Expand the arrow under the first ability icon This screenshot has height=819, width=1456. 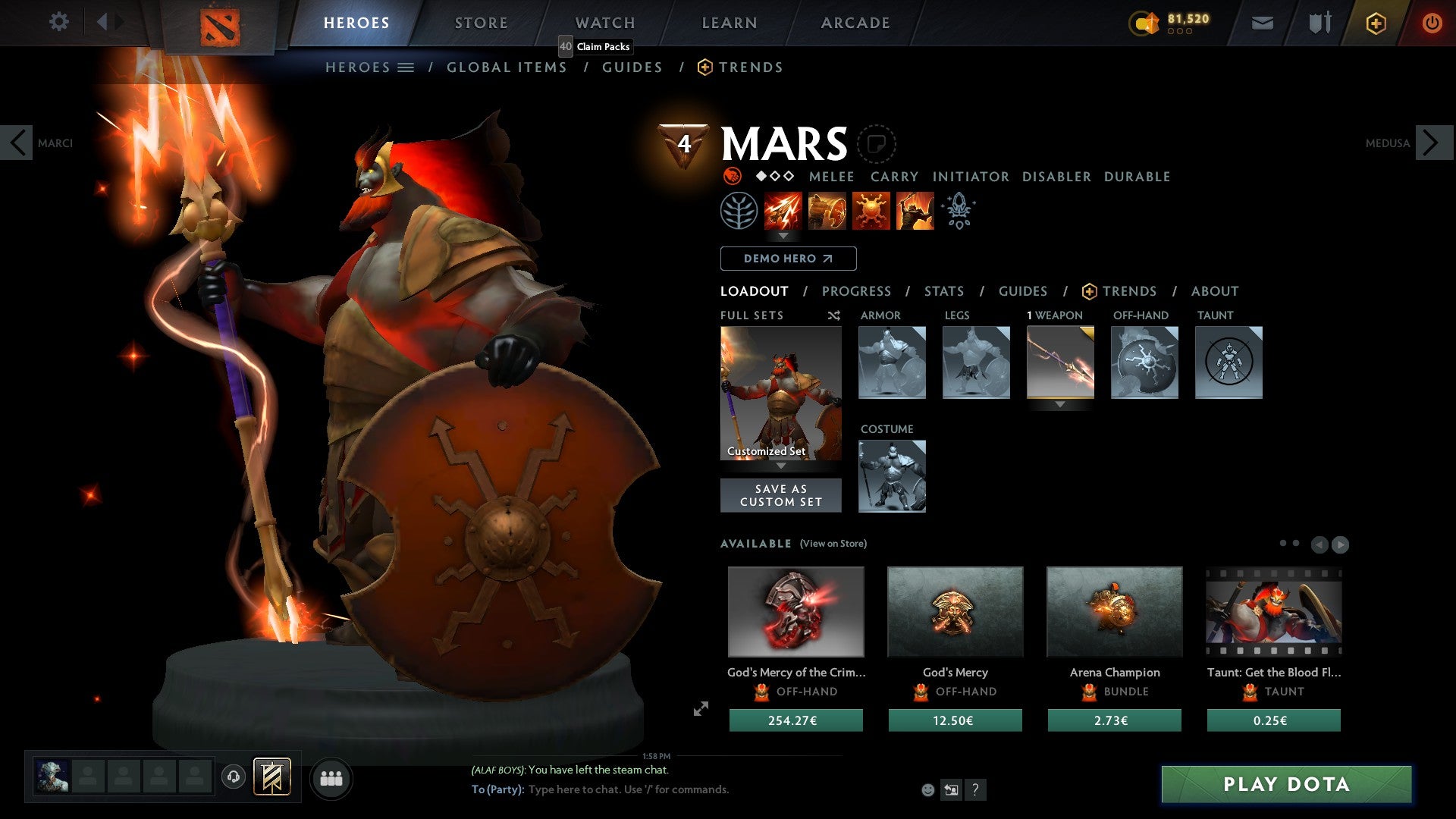click(x=783, y=236)
